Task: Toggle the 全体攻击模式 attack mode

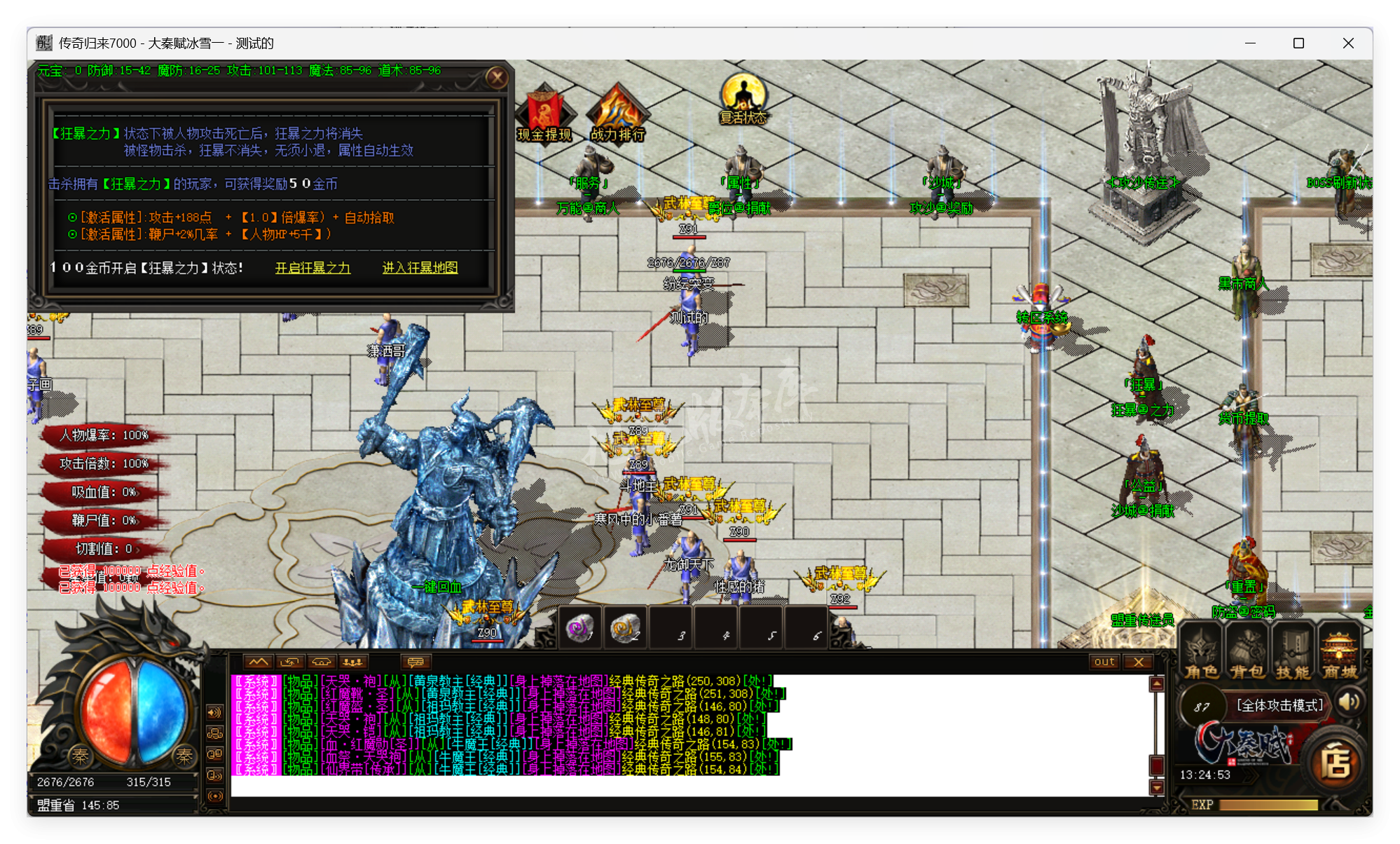Action: pyautogui.click(x=1279, y=705)
